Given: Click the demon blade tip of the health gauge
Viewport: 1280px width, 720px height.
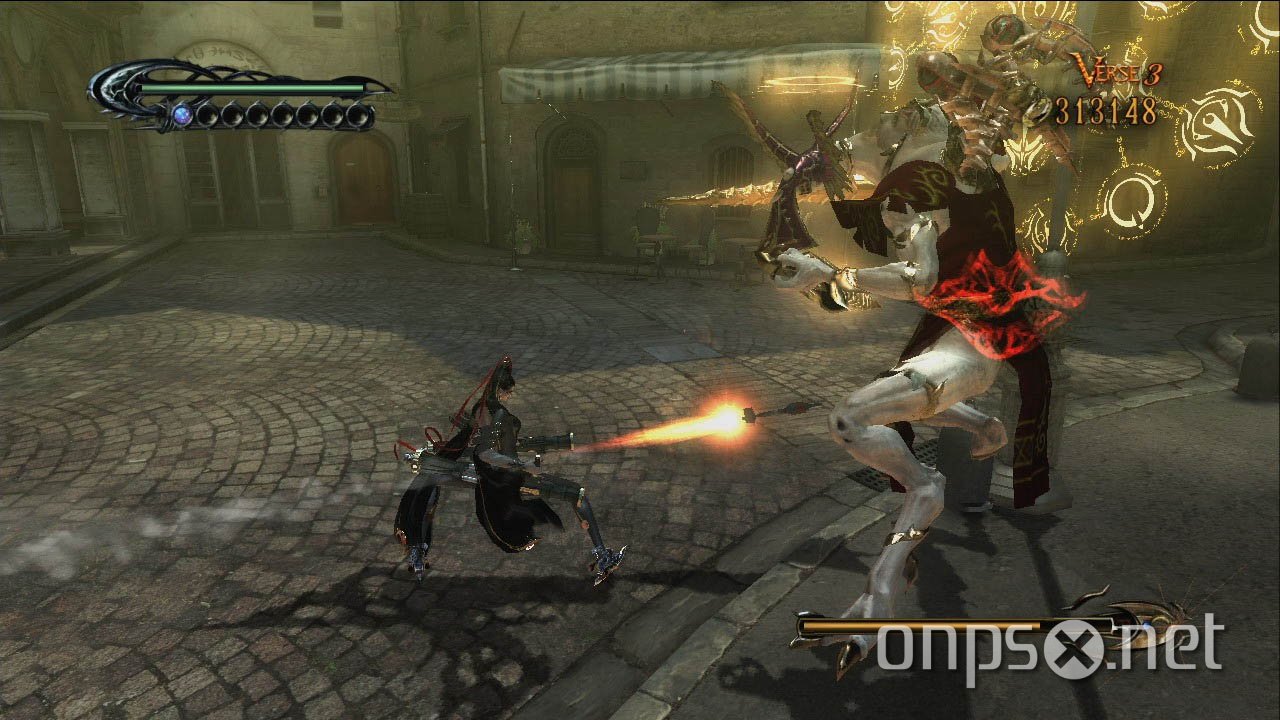Looking at the screenshot, I should pyautogui.click(x=392, y=90).
